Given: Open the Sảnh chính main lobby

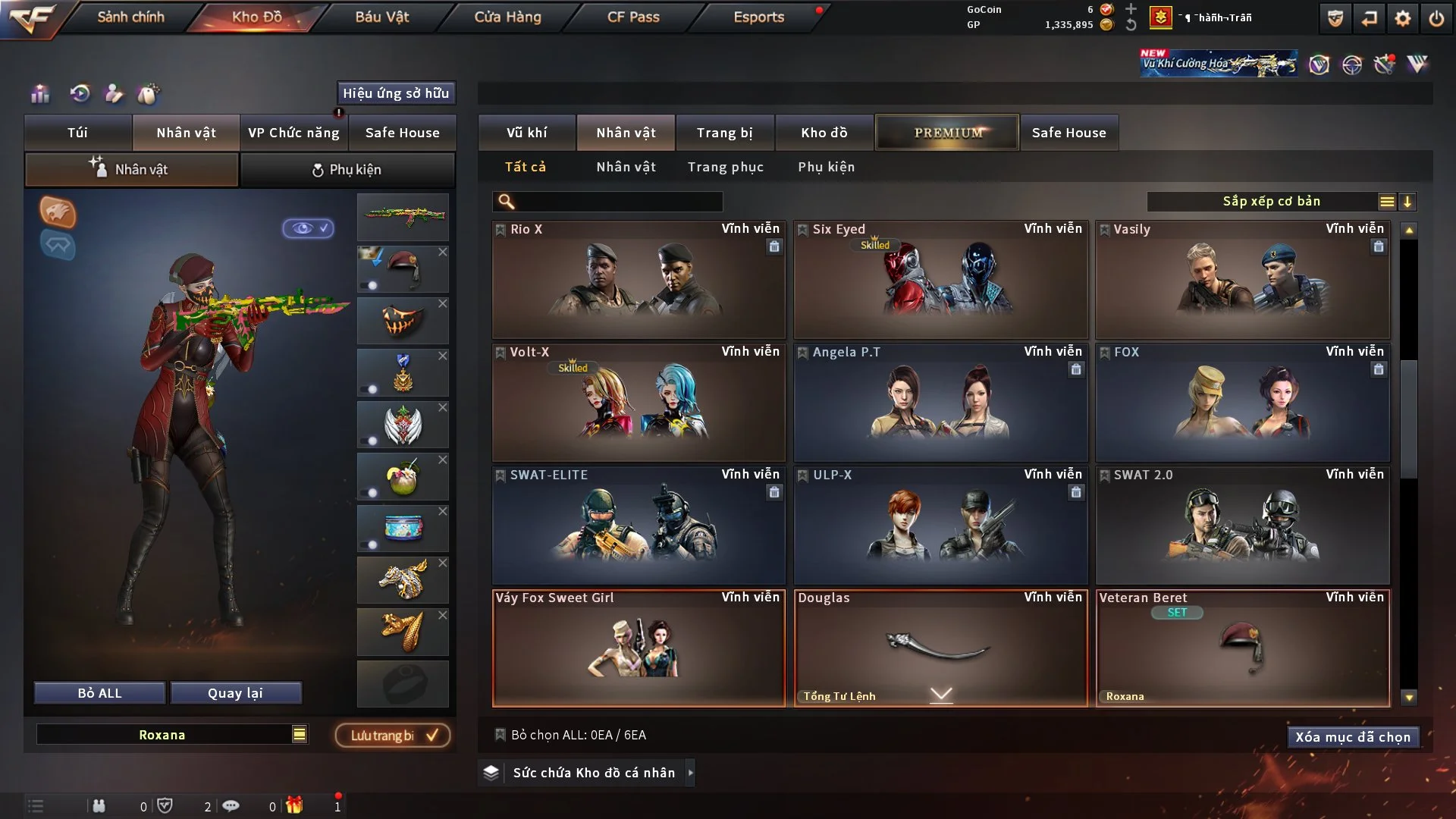Looking at the screenshot, I should click(x=130, y=17).
